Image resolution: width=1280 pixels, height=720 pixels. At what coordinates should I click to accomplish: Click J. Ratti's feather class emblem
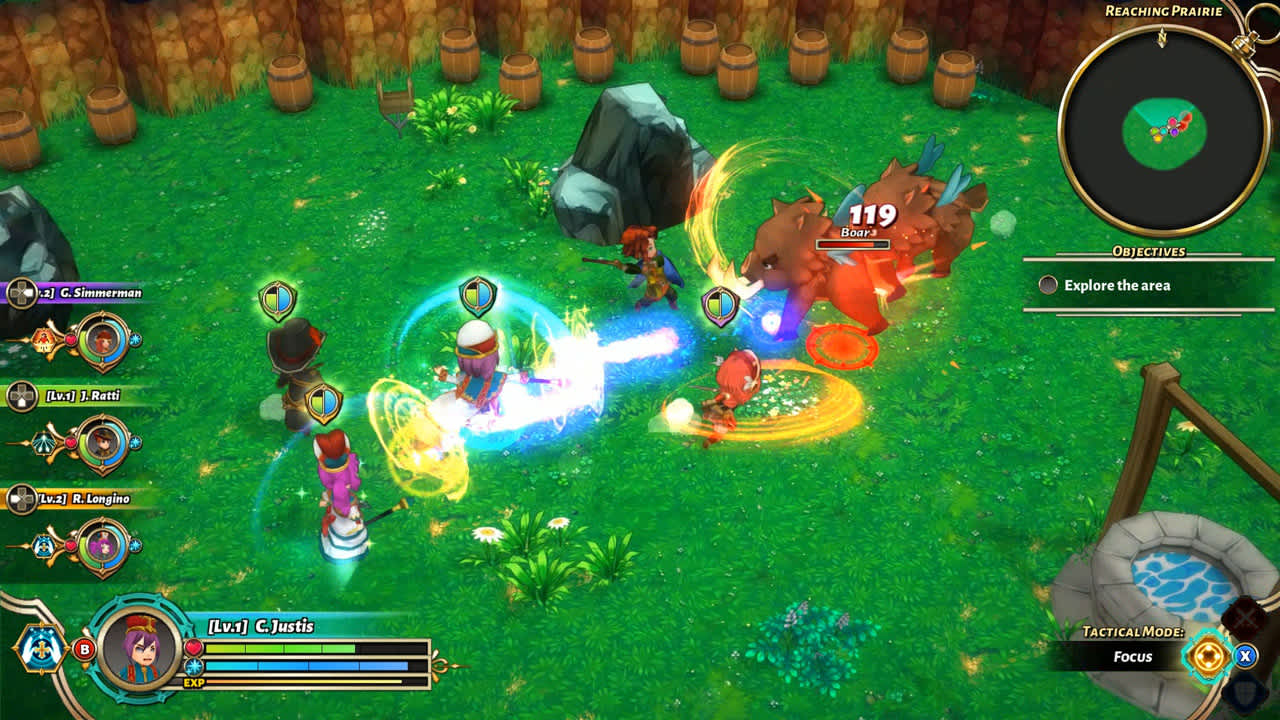point(45,441)
